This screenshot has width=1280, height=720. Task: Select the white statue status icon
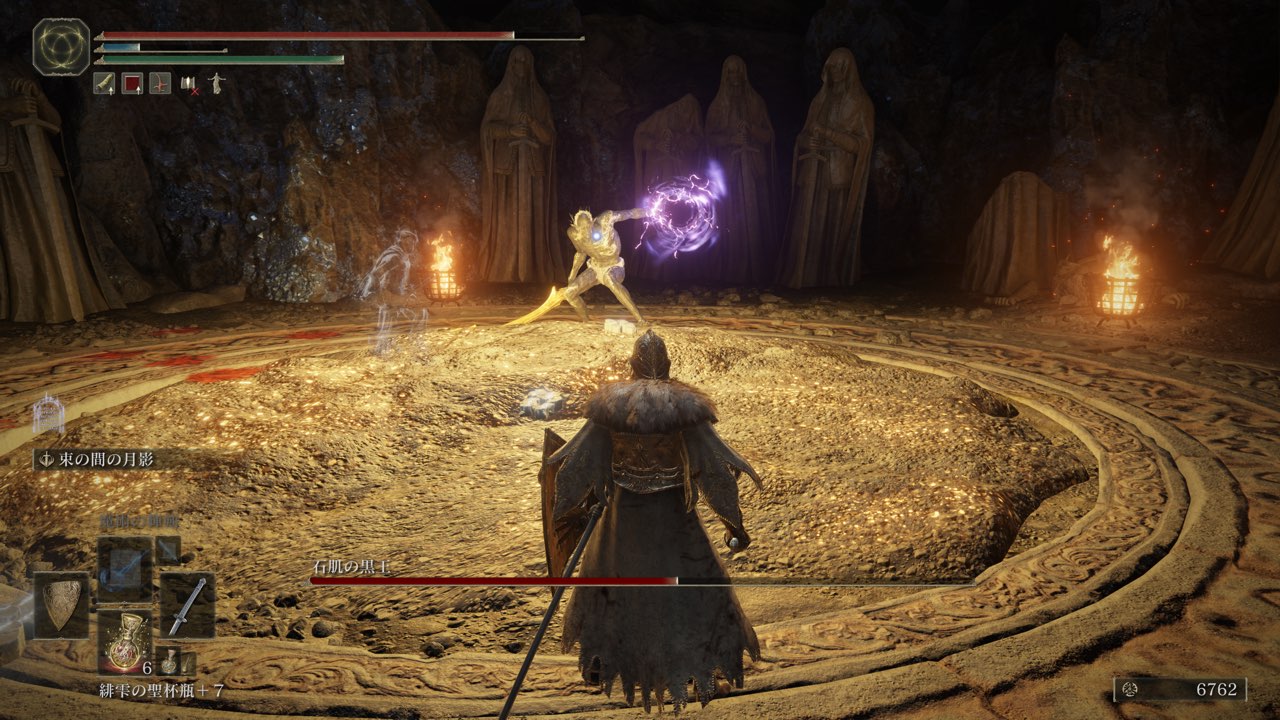[x=215, y=84]
